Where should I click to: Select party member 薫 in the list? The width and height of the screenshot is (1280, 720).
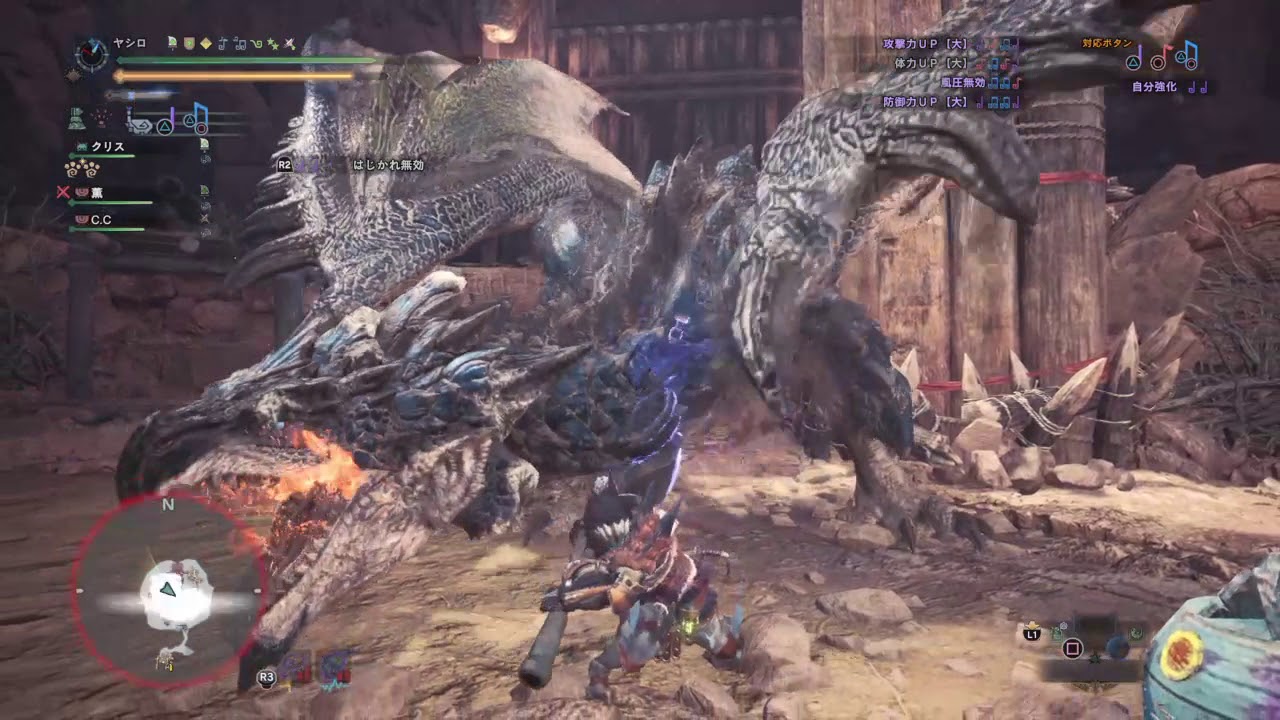97,192
